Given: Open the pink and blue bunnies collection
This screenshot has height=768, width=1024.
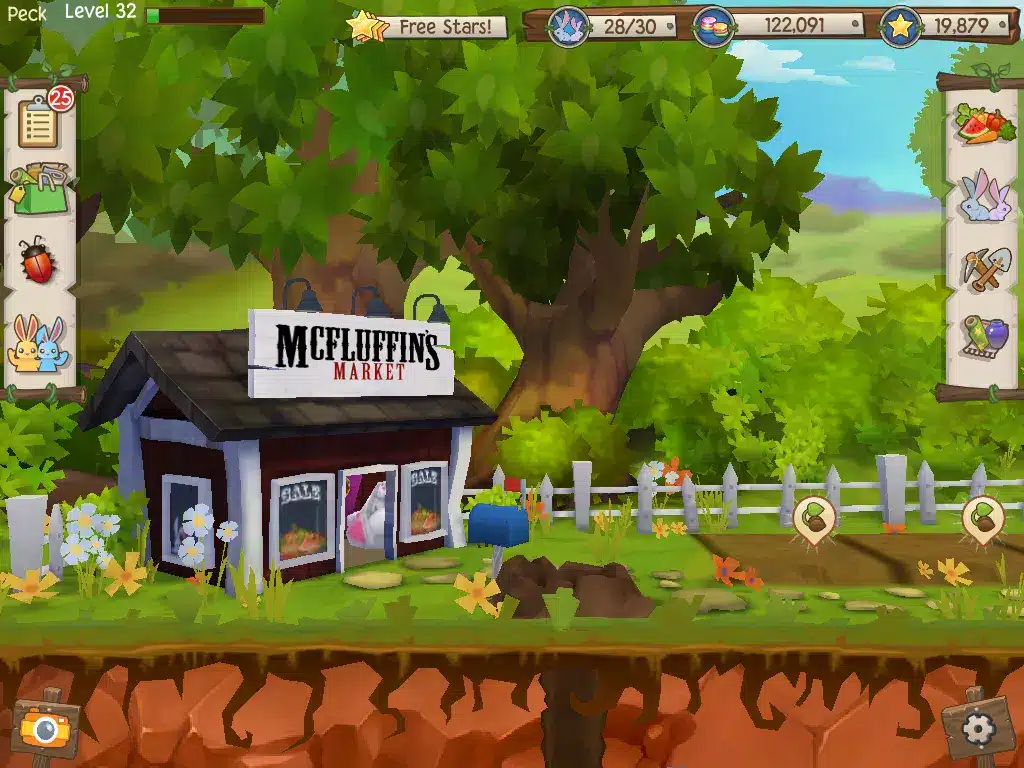Looking at the screenshot, I should 984,196.
